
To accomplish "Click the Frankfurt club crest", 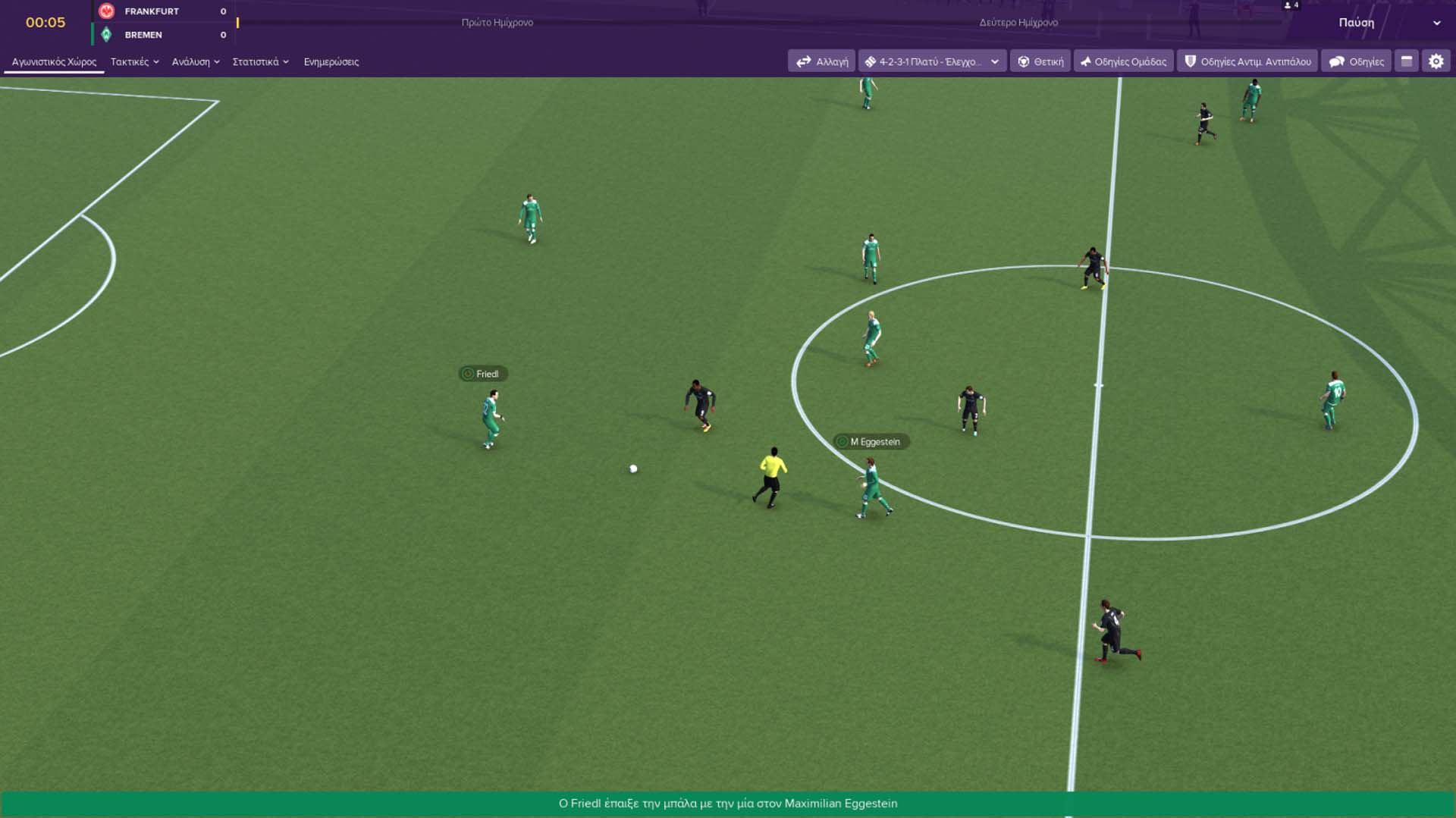I will [x=106, y=11].
